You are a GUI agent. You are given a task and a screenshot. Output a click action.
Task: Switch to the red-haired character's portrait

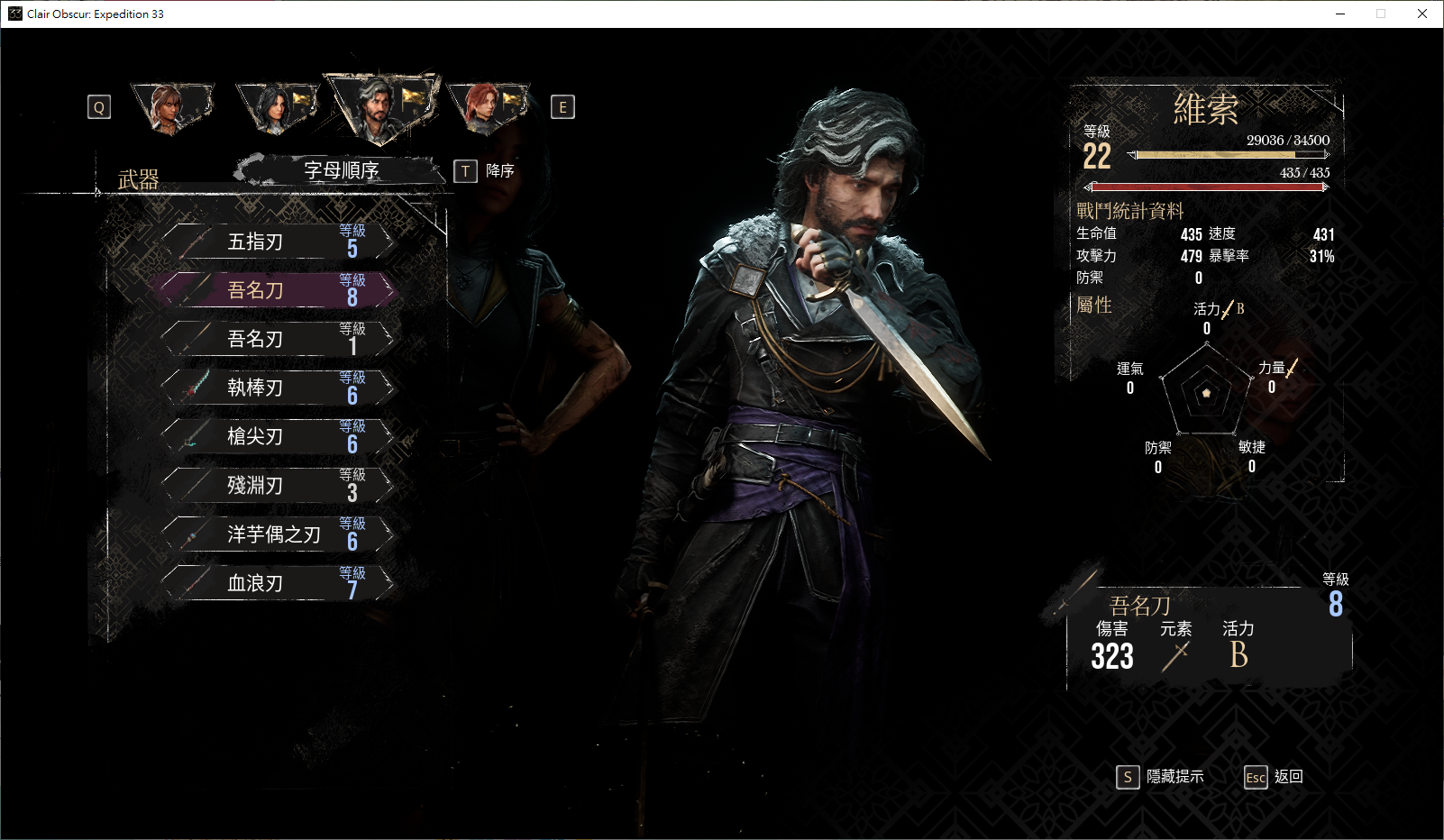[487, 108]
